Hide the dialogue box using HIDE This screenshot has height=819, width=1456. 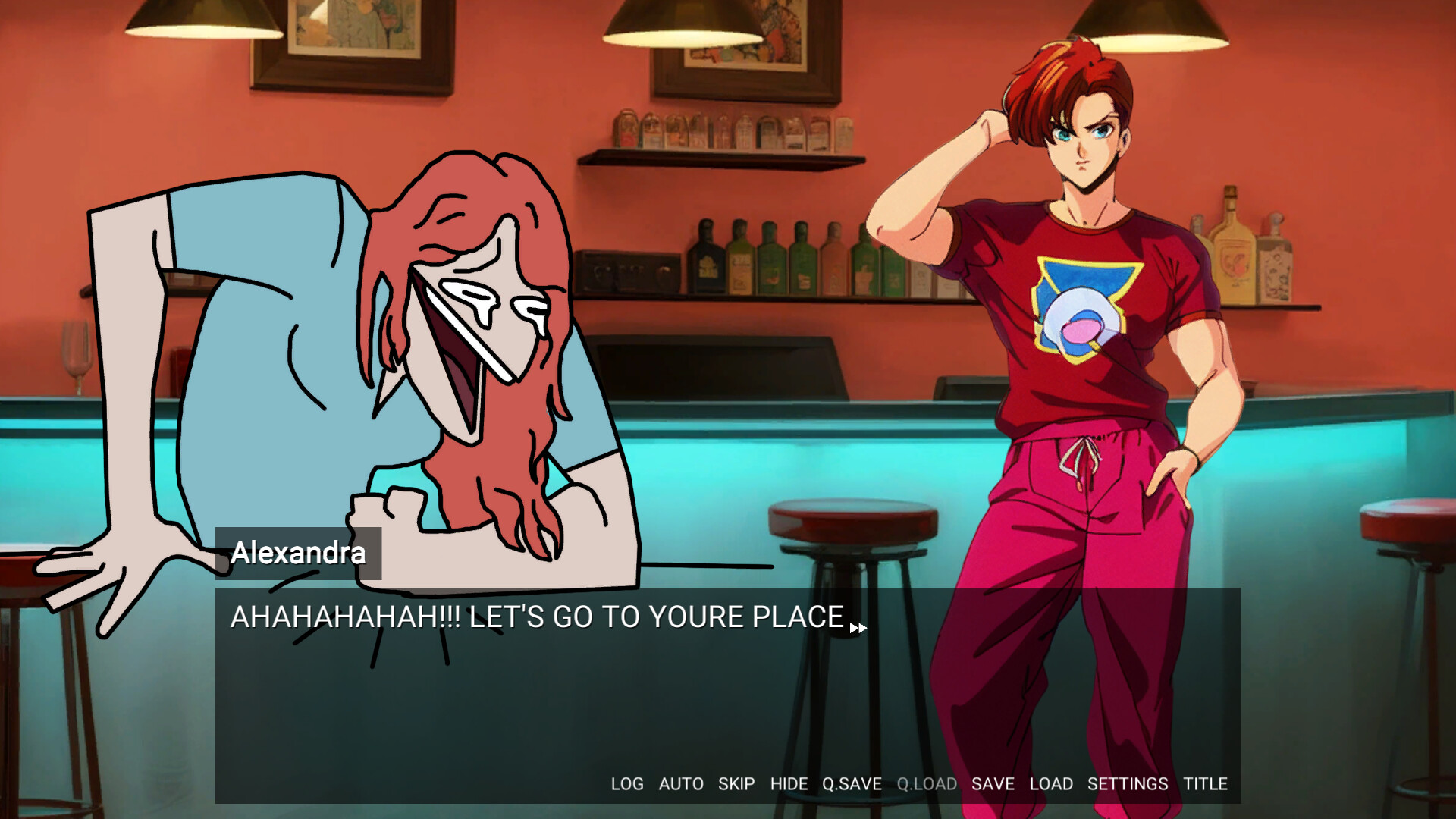789,784
